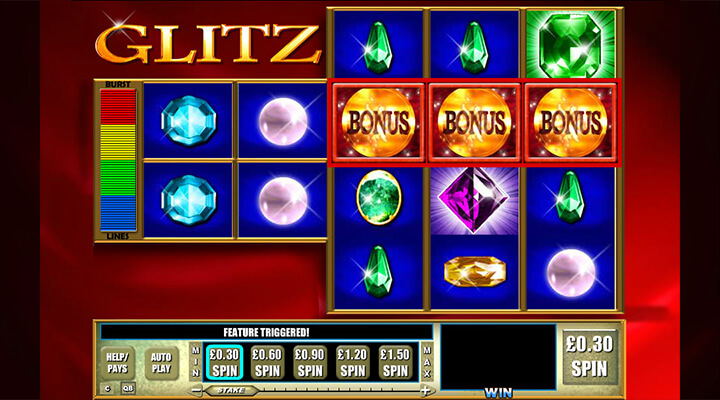This screenshot has height=400, width=720.
Task: Set stake to MAX
Action: 428,361
